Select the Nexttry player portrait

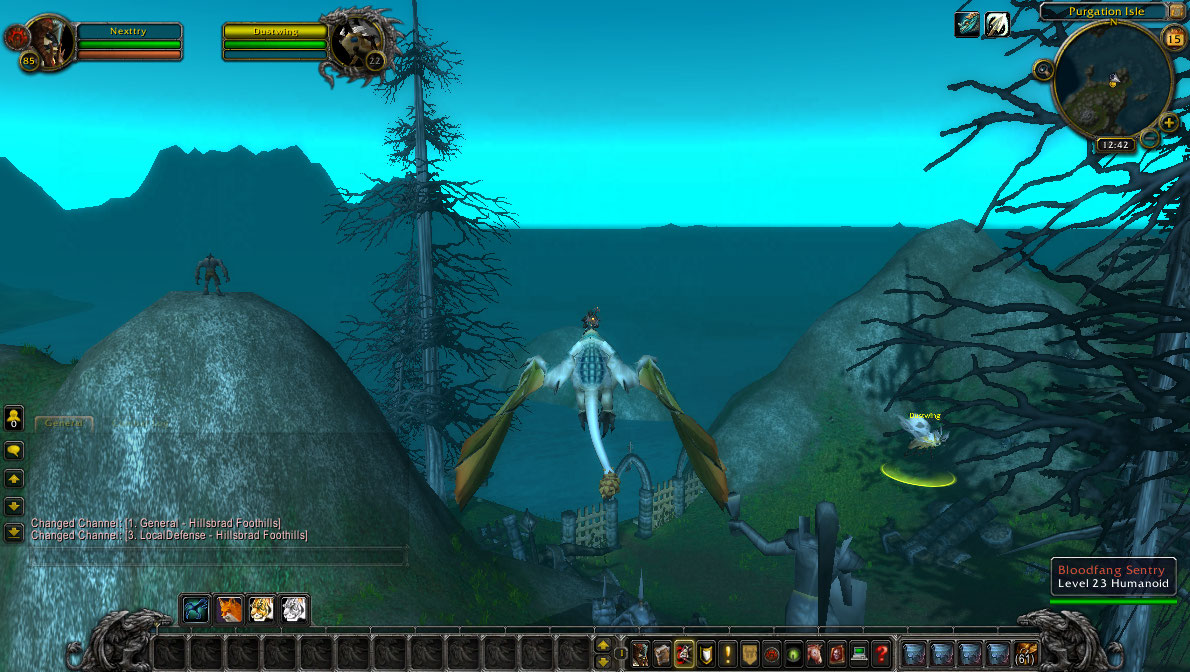(x=46, y=40)
